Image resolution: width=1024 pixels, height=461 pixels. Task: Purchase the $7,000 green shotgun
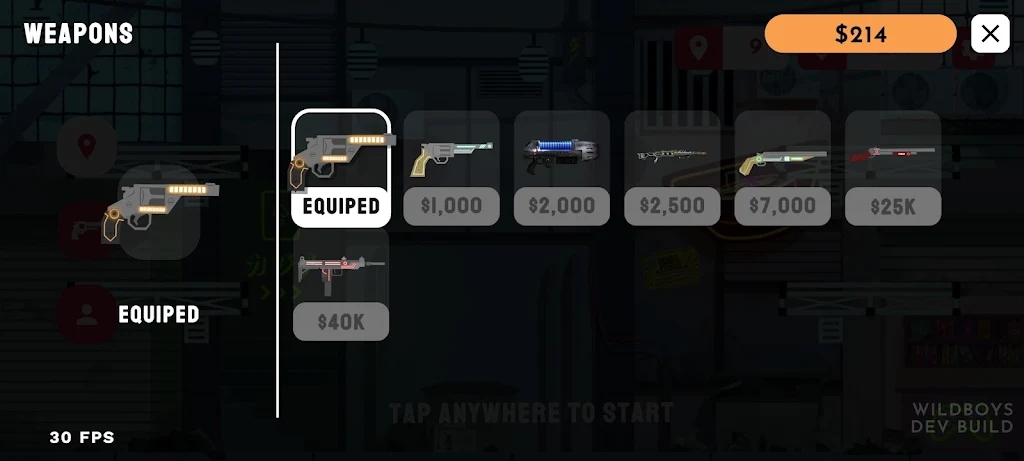coord(783,168)
